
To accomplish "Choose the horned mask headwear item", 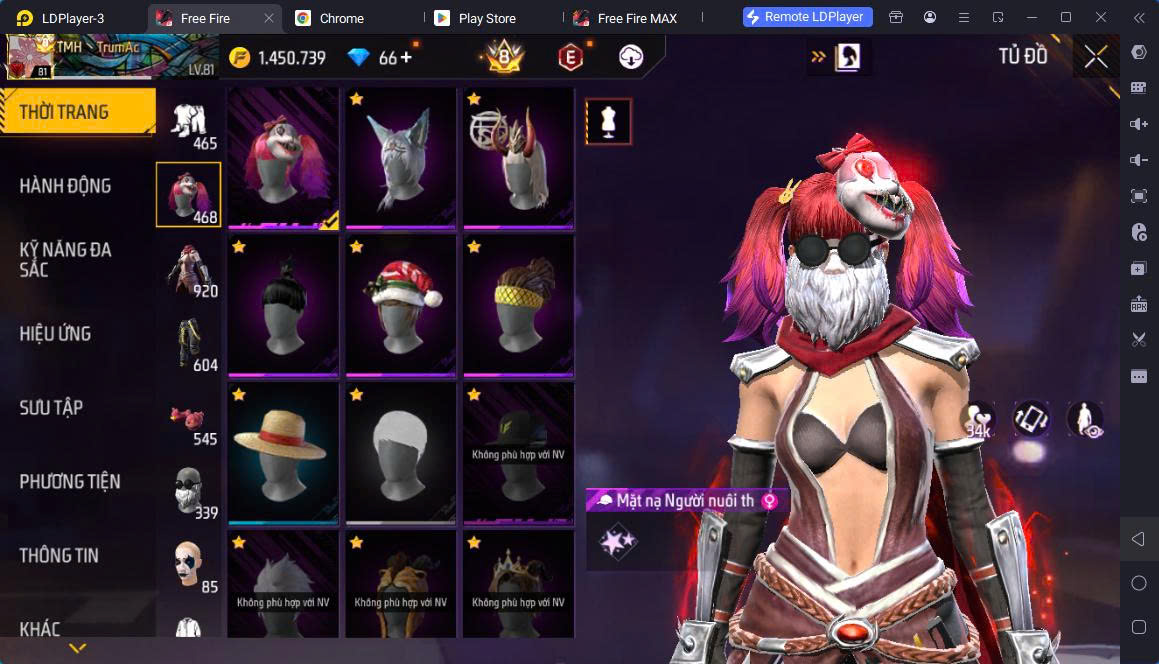I will [x=518, y=157].
